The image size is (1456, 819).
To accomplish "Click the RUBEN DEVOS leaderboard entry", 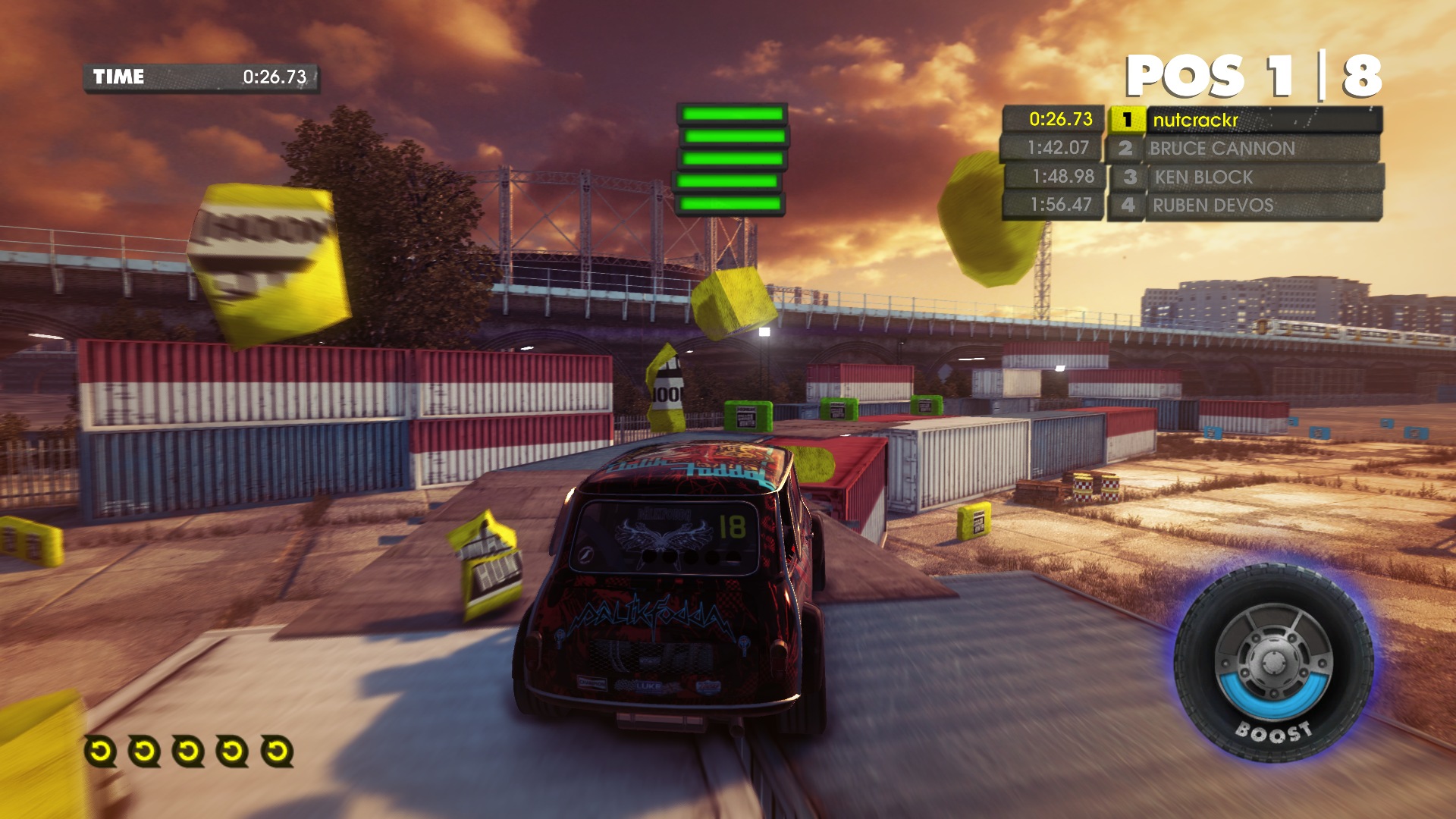I will [1244, 206].
